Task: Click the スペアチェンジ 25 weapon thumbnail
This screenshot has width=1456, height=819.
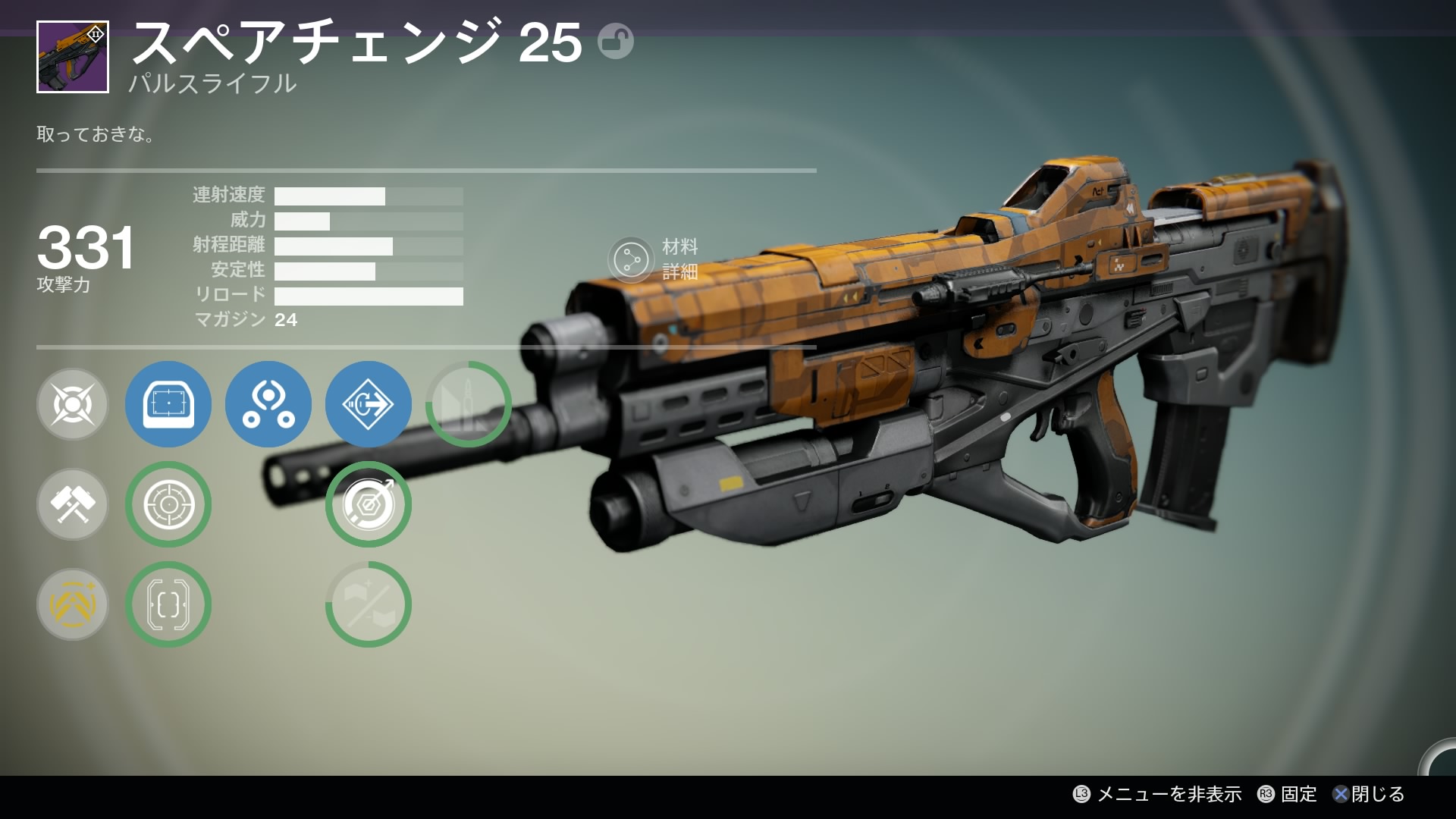Action: [73, 57]
